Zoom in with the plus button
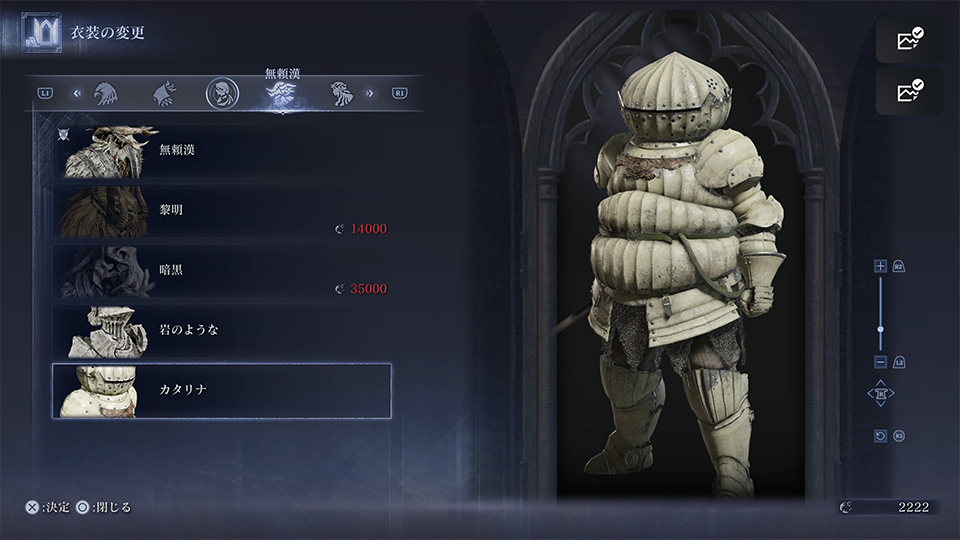 tap(880, 266)
